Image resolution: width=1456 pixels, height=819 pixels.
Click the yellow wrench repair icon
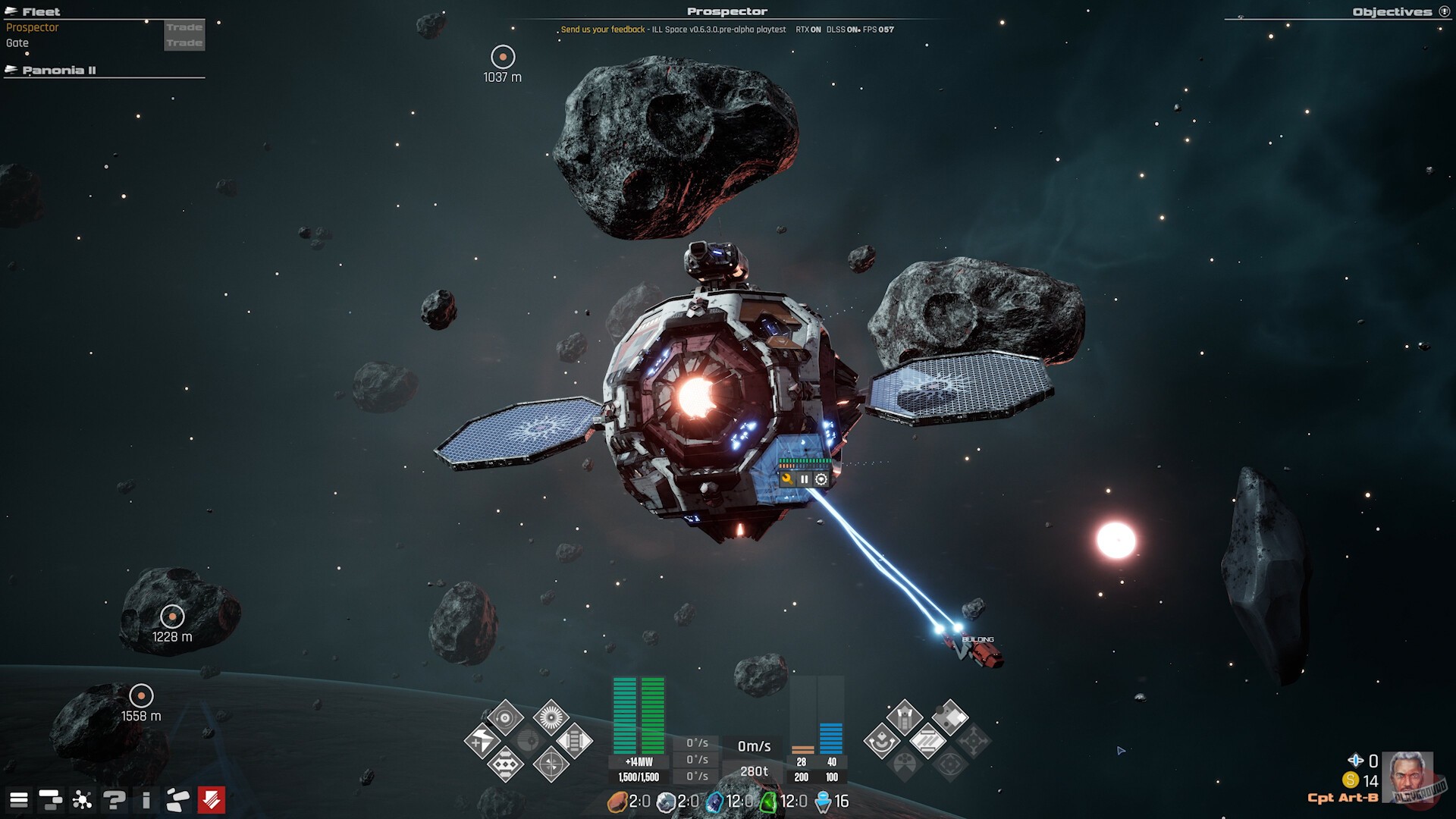787,479
